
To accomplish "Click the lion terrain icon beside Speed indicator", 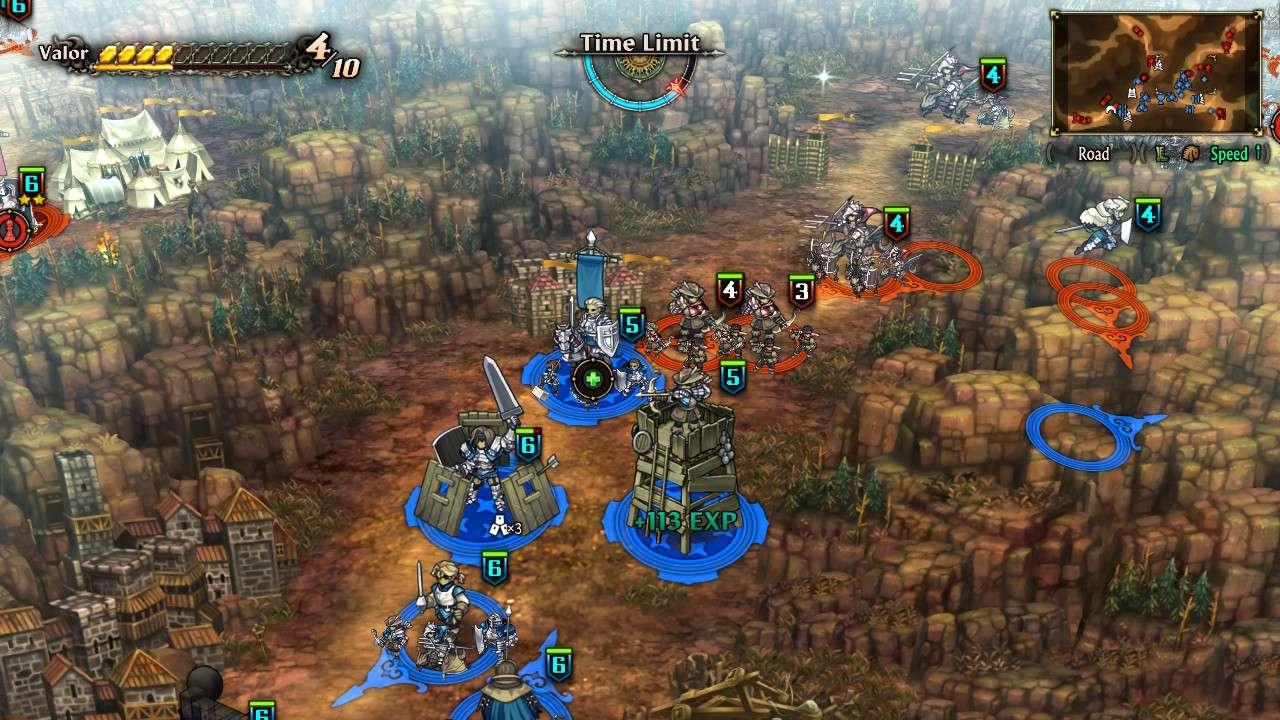I will coord(1194,154).
